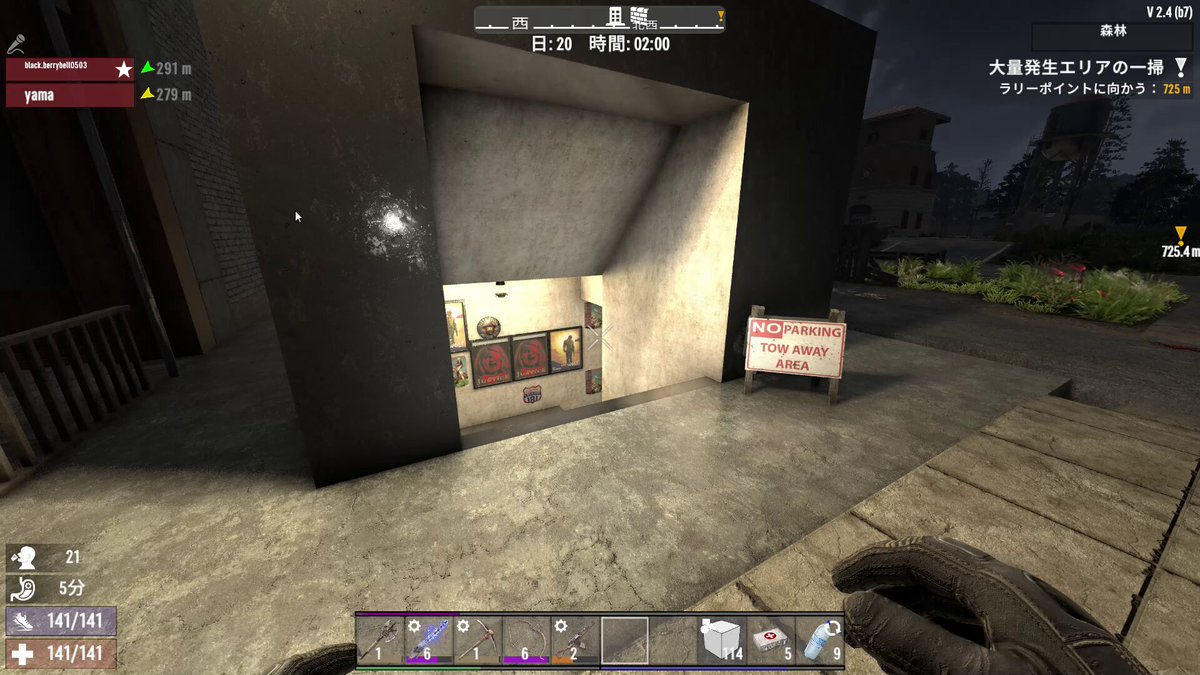Equip the rifle with orange durability bar
Screen dimensions: 1200x675
(575, 640)
